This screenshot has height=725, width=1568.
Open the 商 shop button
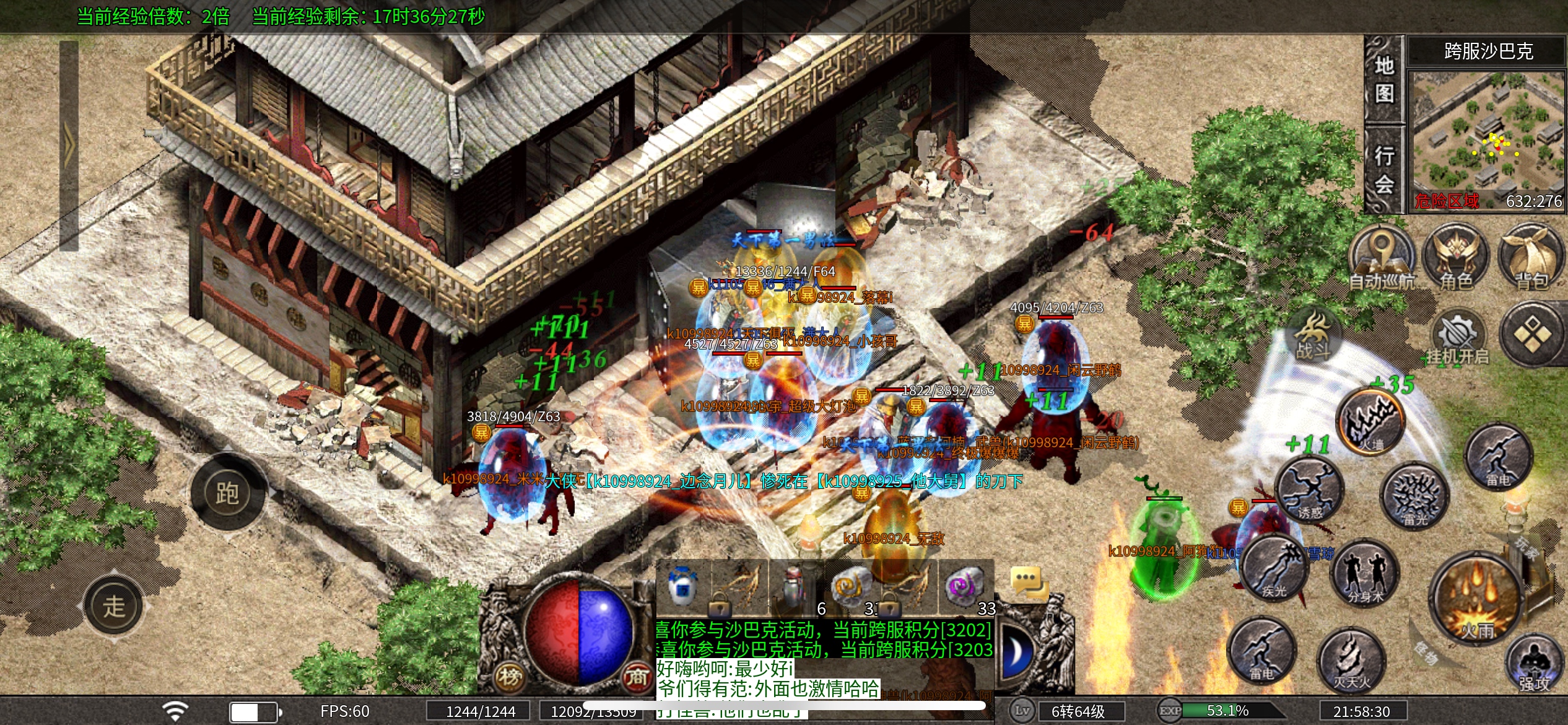coord(636,677)
